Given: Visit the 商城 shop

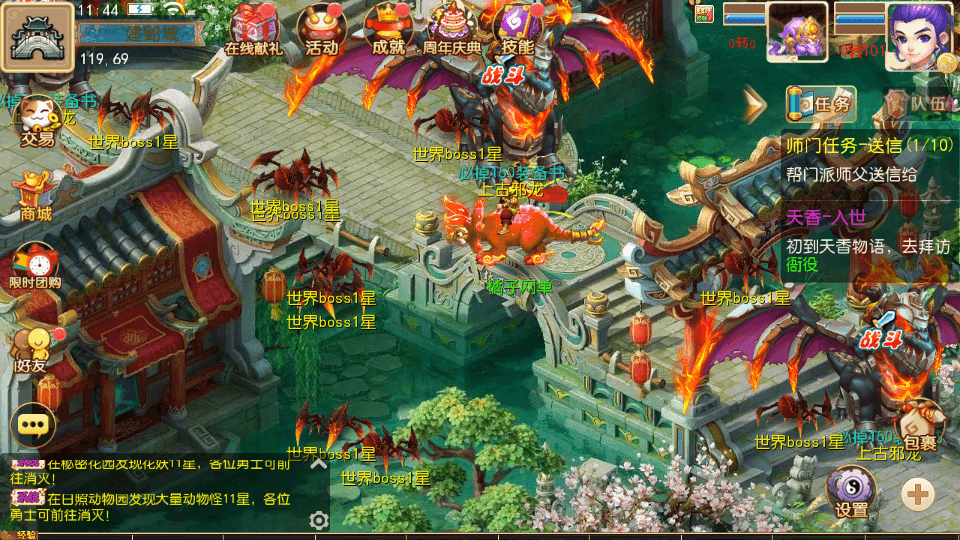Looking at the screenshot, I should point(36,194).
